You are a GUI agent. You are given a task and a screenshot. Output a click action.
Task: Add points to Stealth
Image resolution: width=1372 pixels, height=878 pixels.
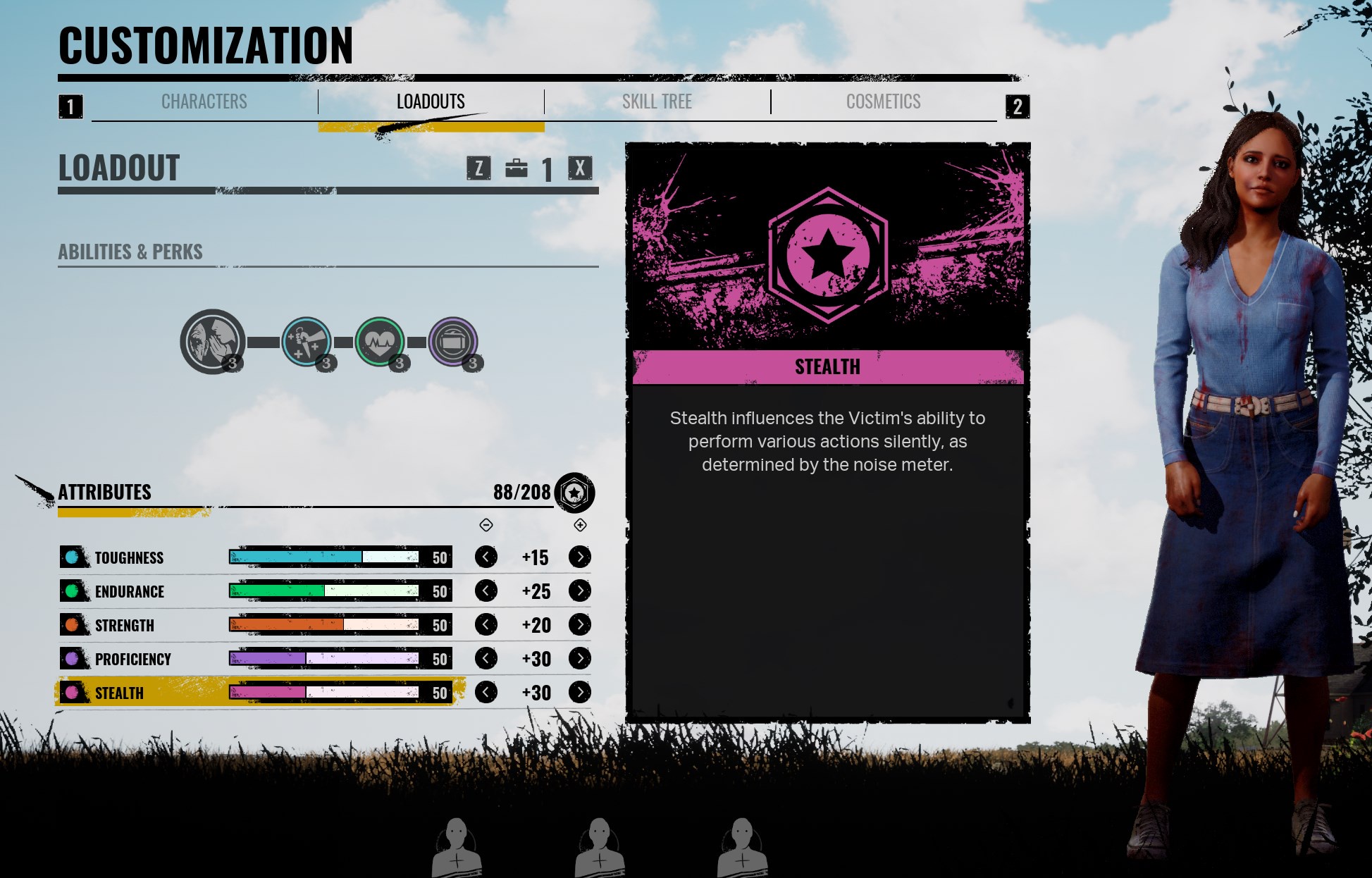tap(580, 693)
